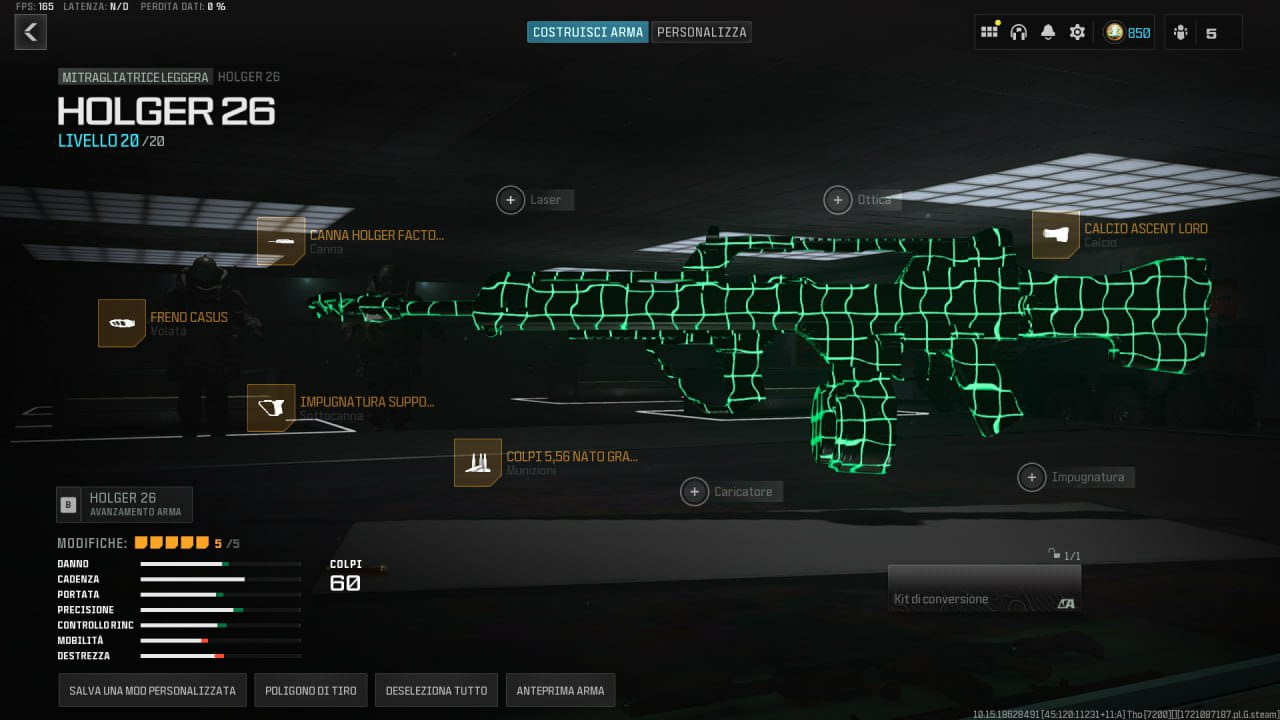Click Salva una mod personalizzata
This screenshot has width=1280, height=720.
click(152, 690)
